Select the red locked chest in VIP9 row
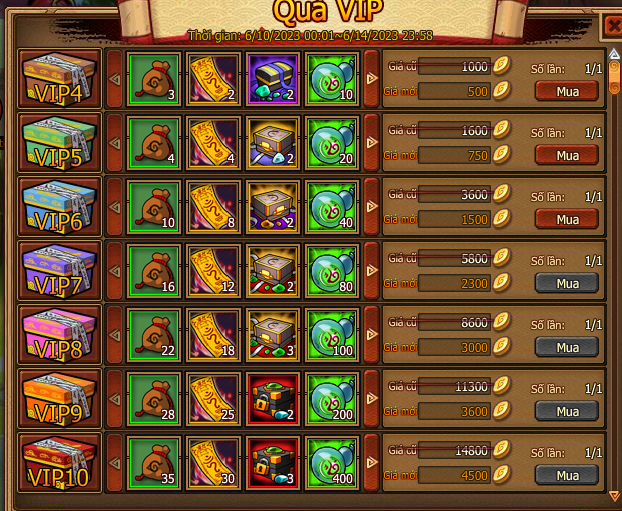Screen dimensions: 622x511 point(272,398)
